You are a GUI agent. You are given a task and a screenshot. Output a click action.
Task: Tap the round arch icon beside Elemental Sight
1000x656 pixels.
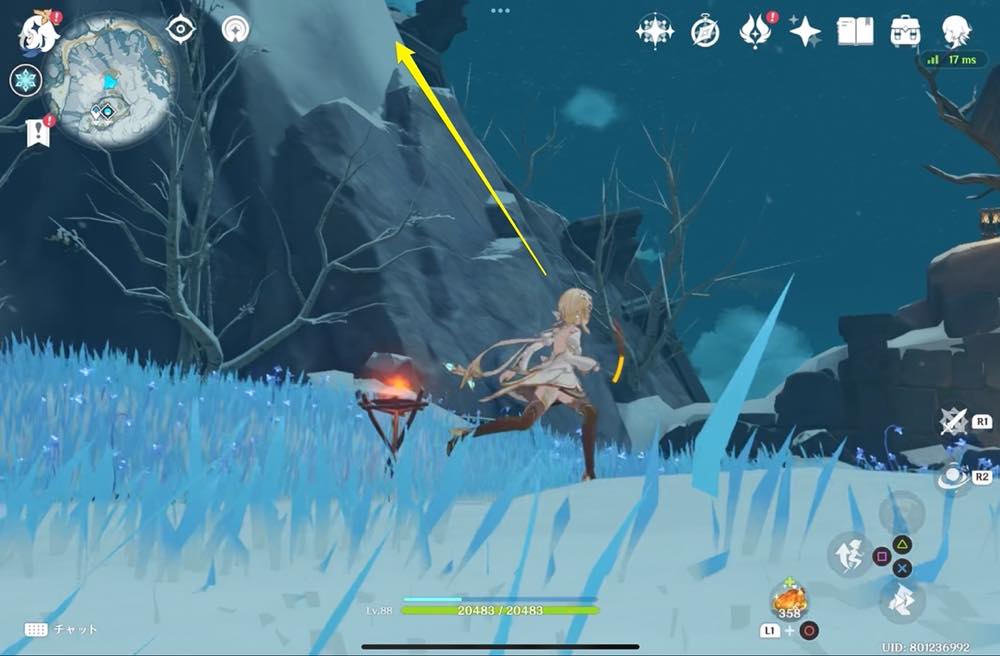click(236, 29)
